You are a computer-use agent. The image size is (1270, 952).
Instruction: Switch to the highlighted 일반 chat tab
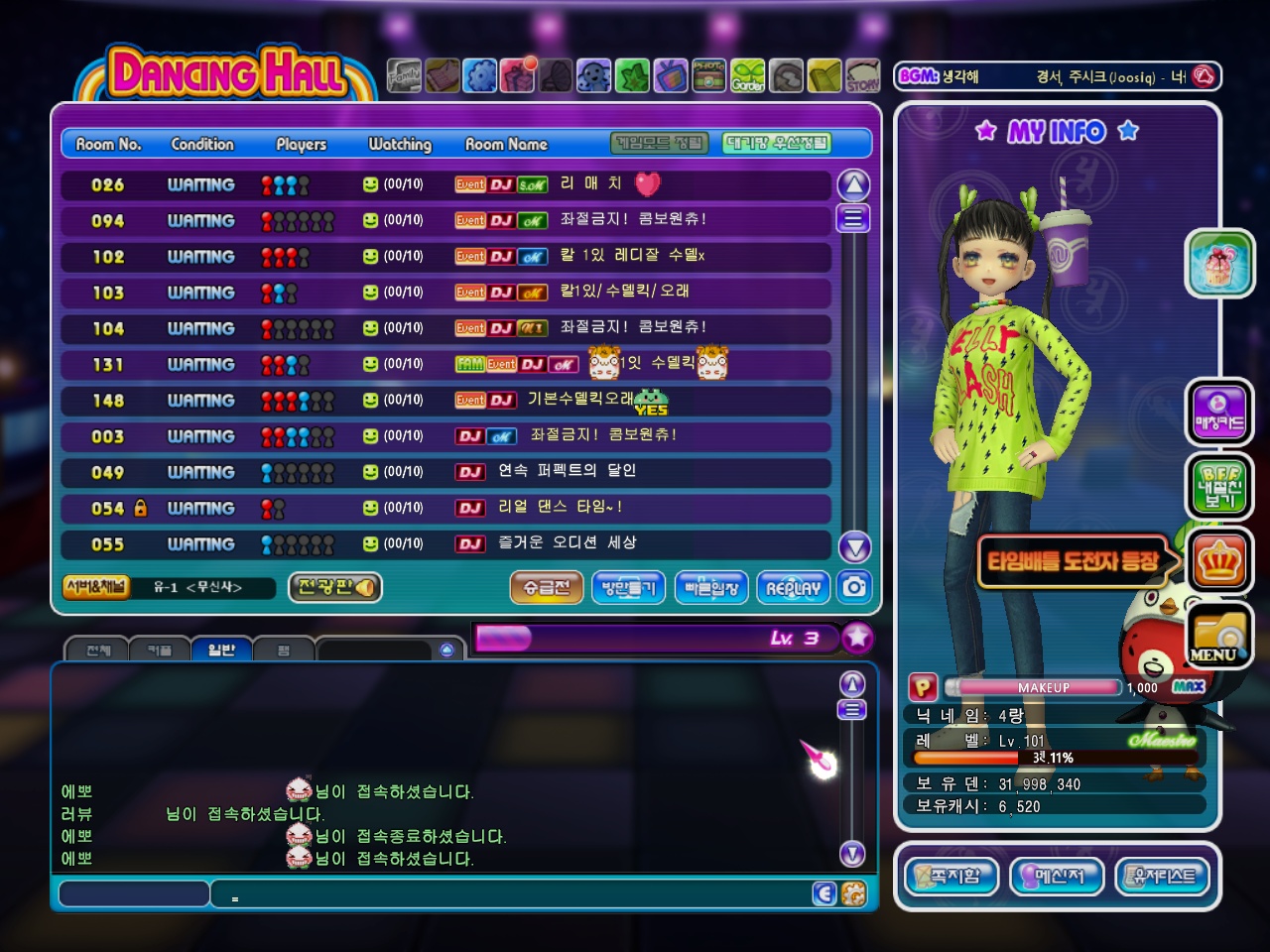(x=221, y=650)
